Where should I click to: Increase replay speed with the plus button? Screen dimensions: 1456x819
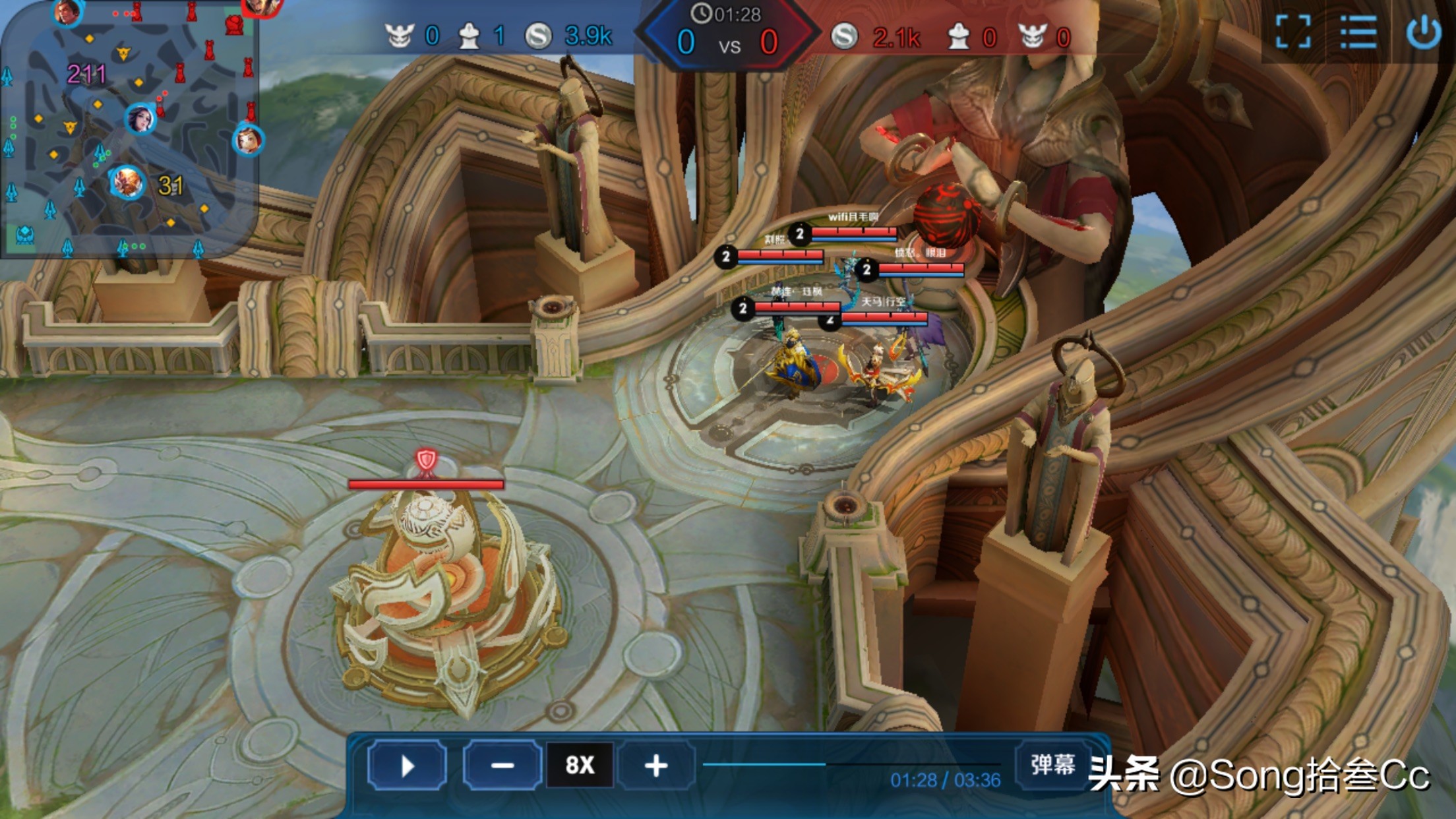pos(656,766)
